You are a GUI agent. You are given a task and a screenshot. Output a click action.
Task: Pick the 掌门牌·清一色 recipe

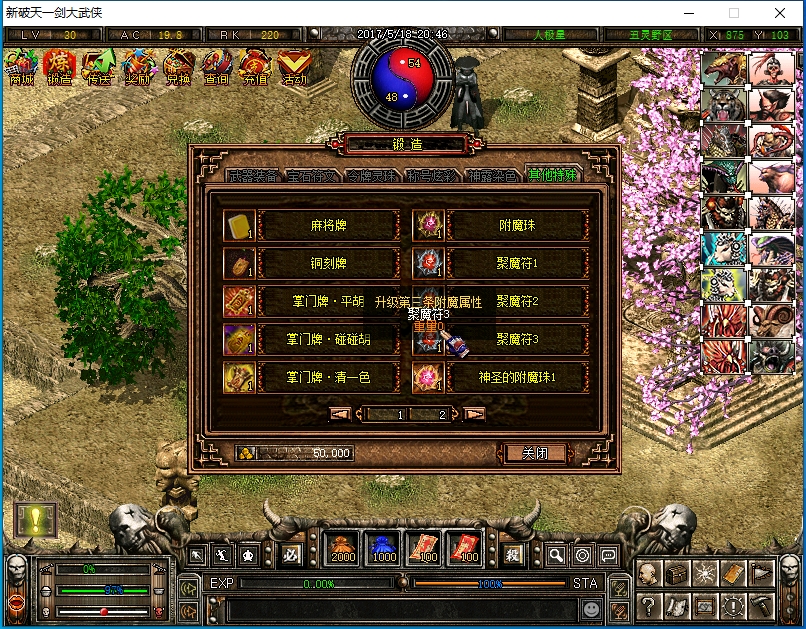coord(323,377)
